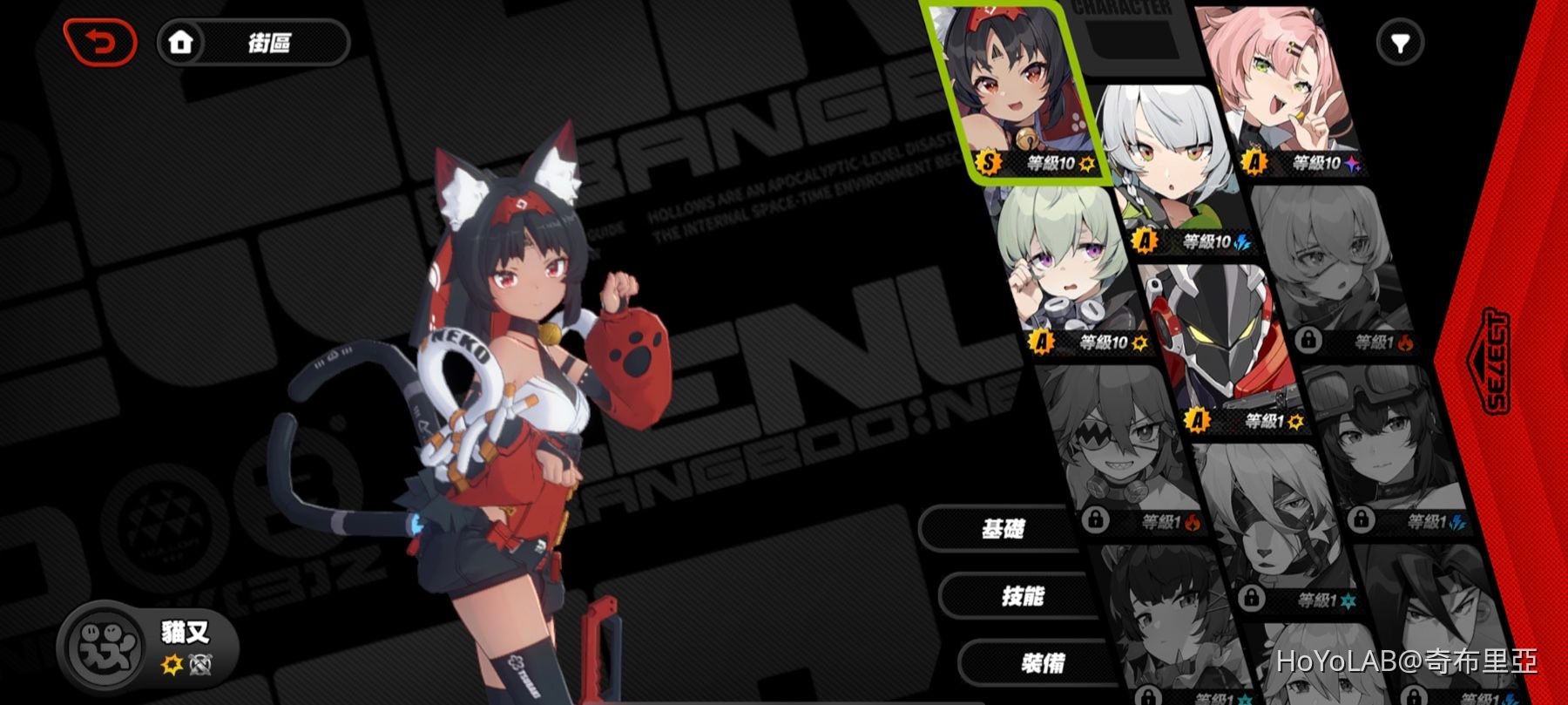Click the A rank badge on the pink-haired character
The image size is (1568, 705).
click(1255, 160)
